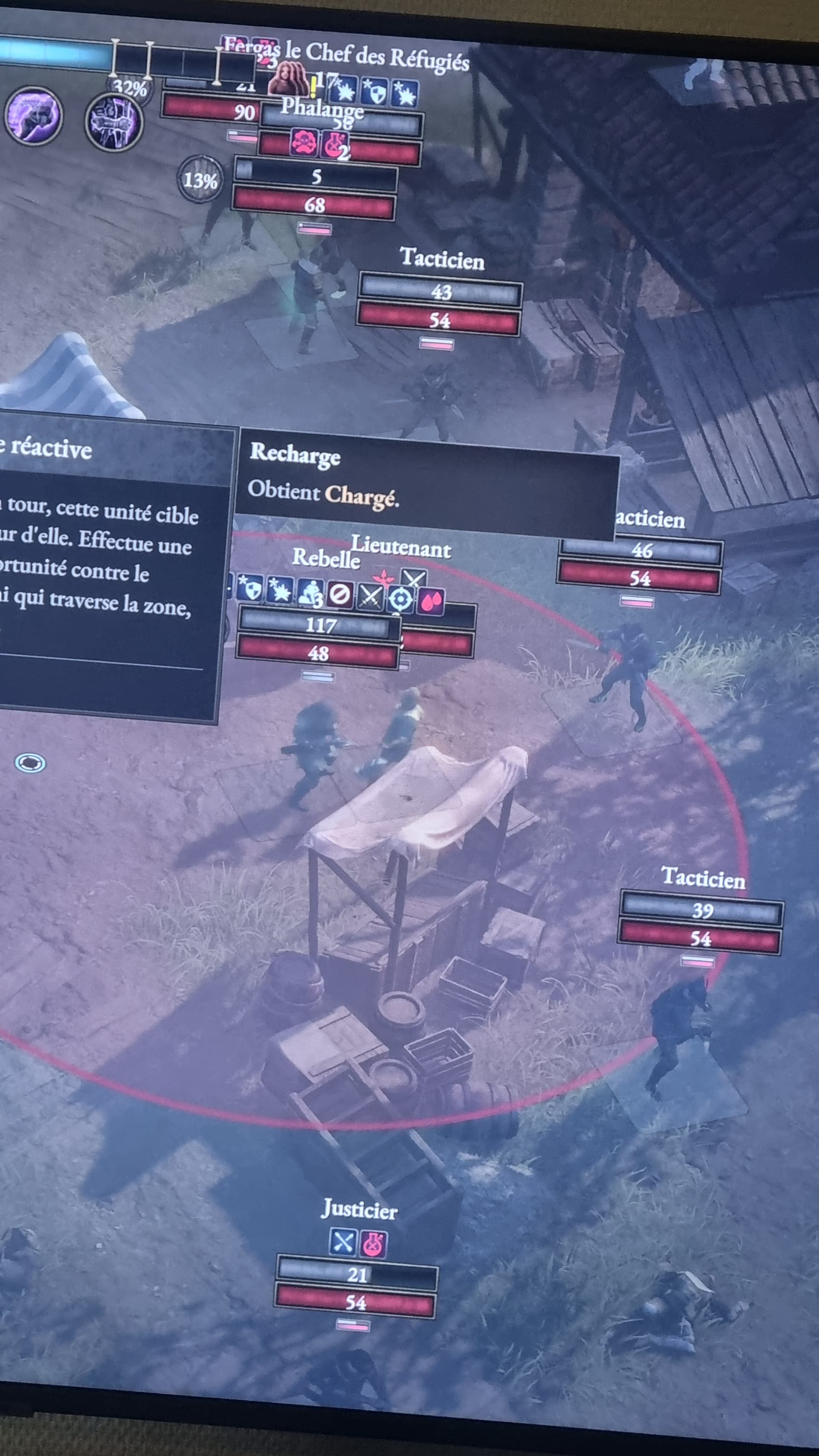
Task: Inspect Justicier's pink potion flask status icon
Action: click(374, 1244)
